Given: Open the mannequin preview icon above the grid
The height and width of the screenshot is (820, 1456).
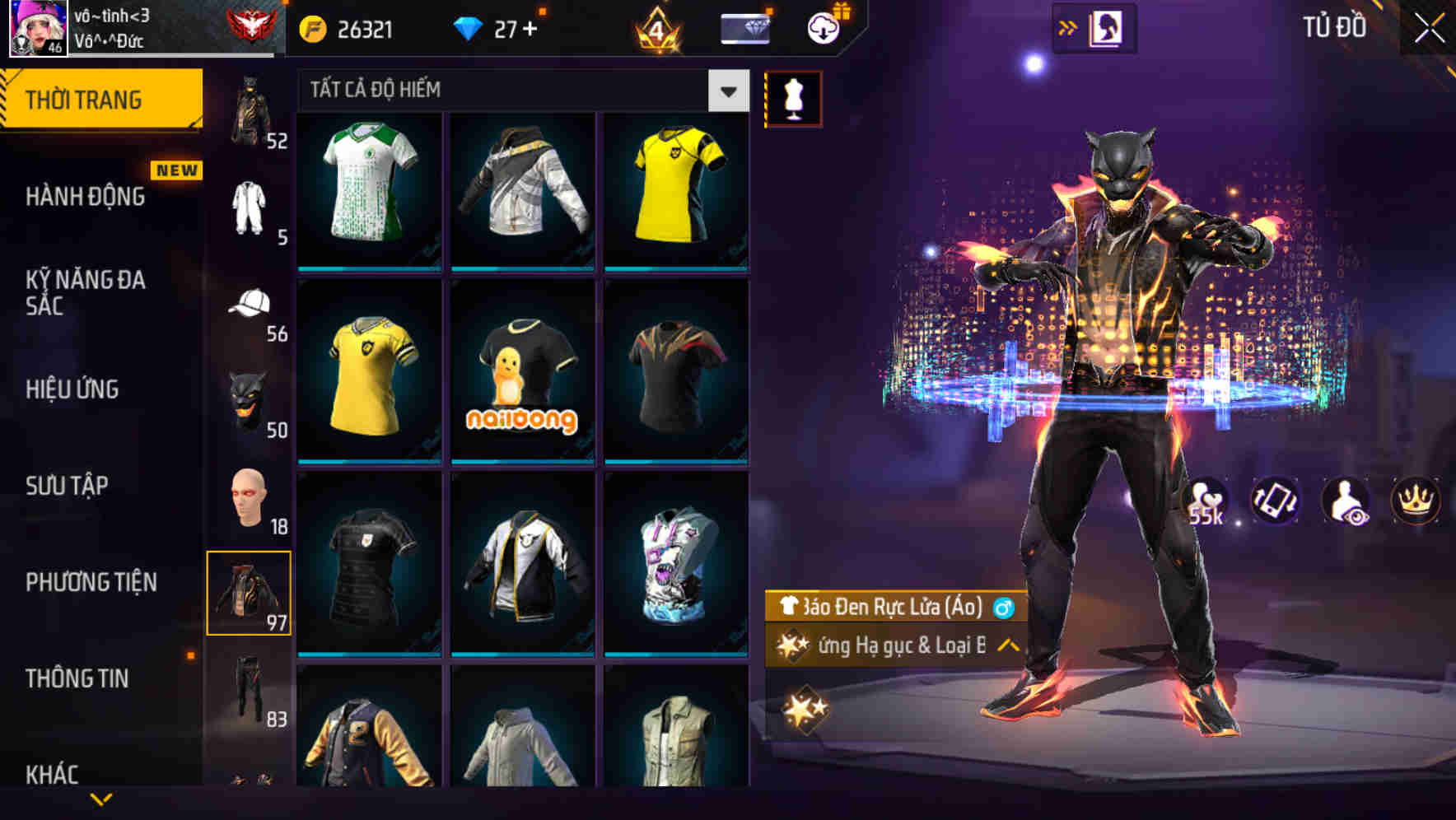Looking at the screenshot, I should pyautogui.click(x=793, y=96).
